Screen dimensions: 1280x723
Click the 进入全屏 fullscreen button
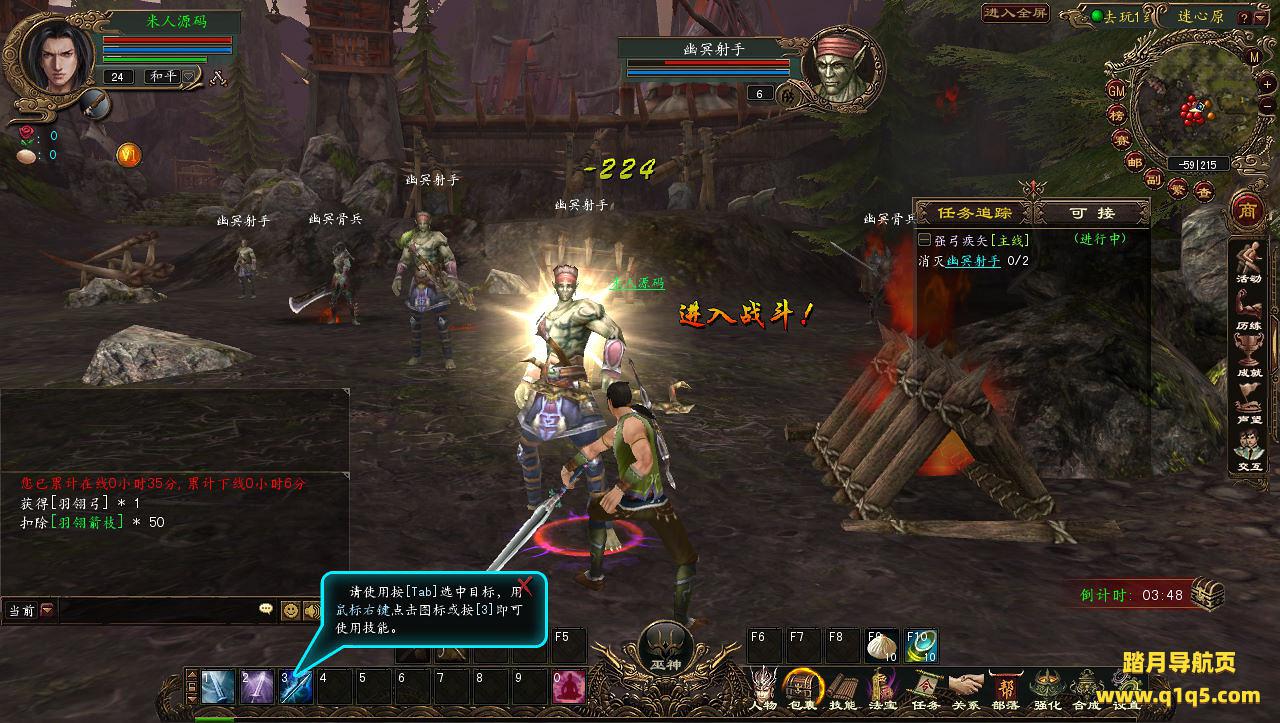pos(1015,13)
